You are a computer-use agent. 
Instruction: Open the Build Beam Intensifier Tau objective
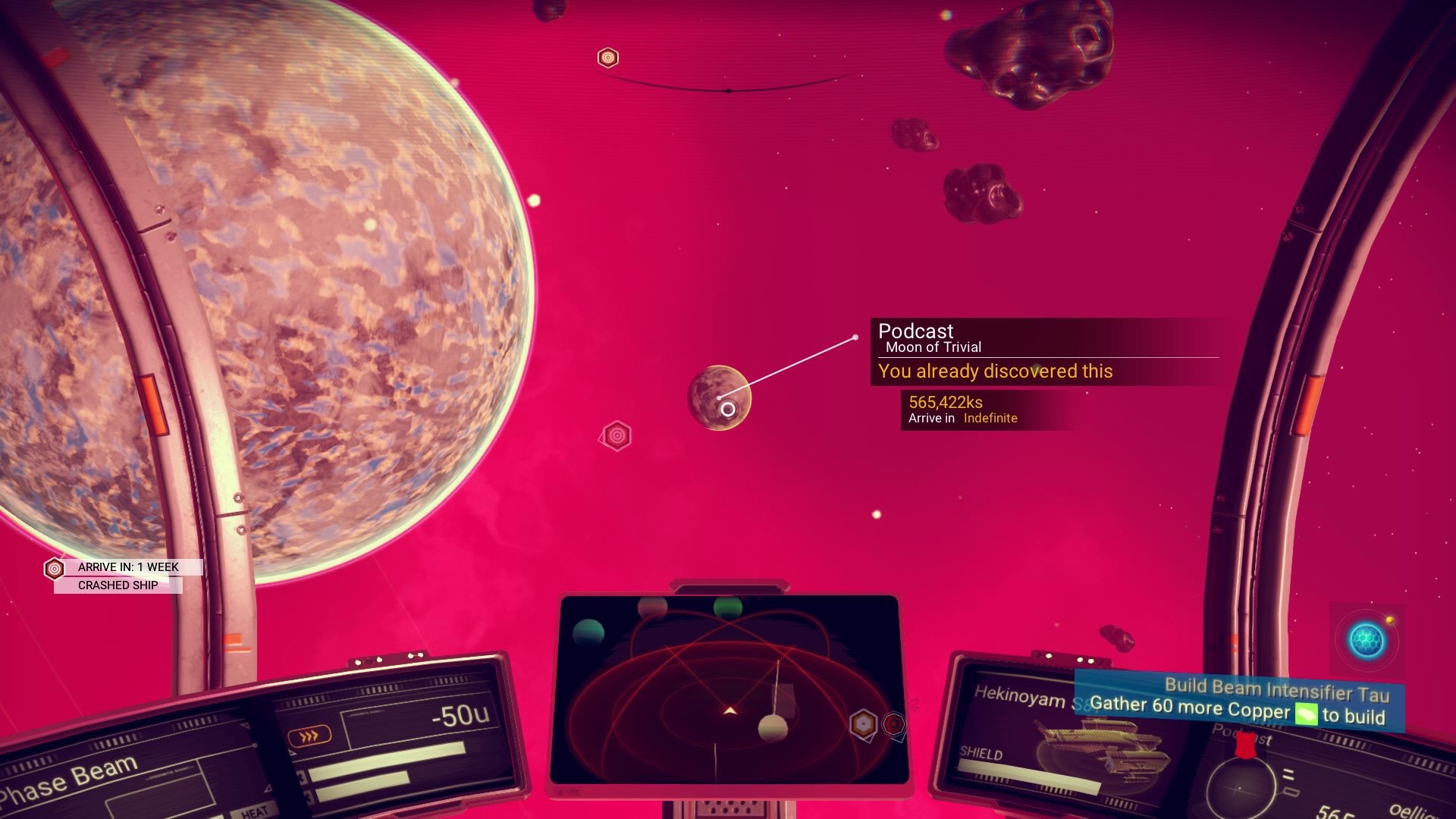tap(1239, 701)
